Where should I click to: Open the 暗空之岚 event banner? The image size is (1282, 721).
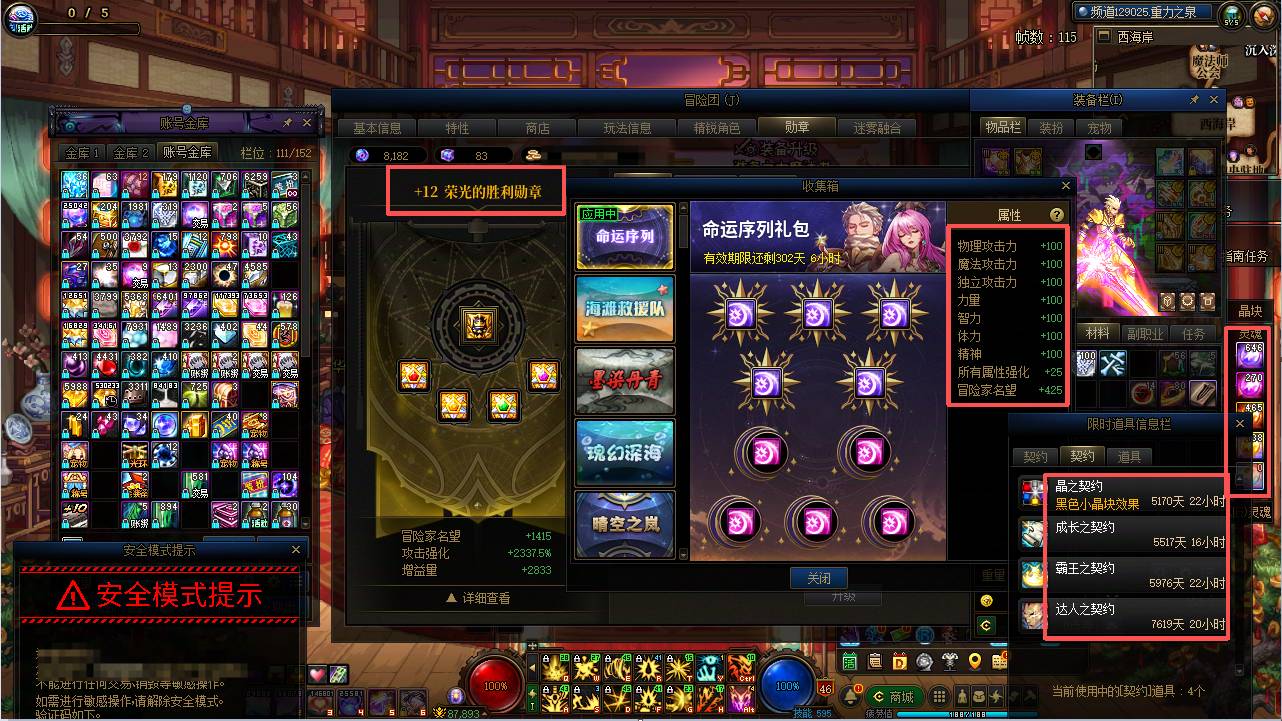coord(624,524)
